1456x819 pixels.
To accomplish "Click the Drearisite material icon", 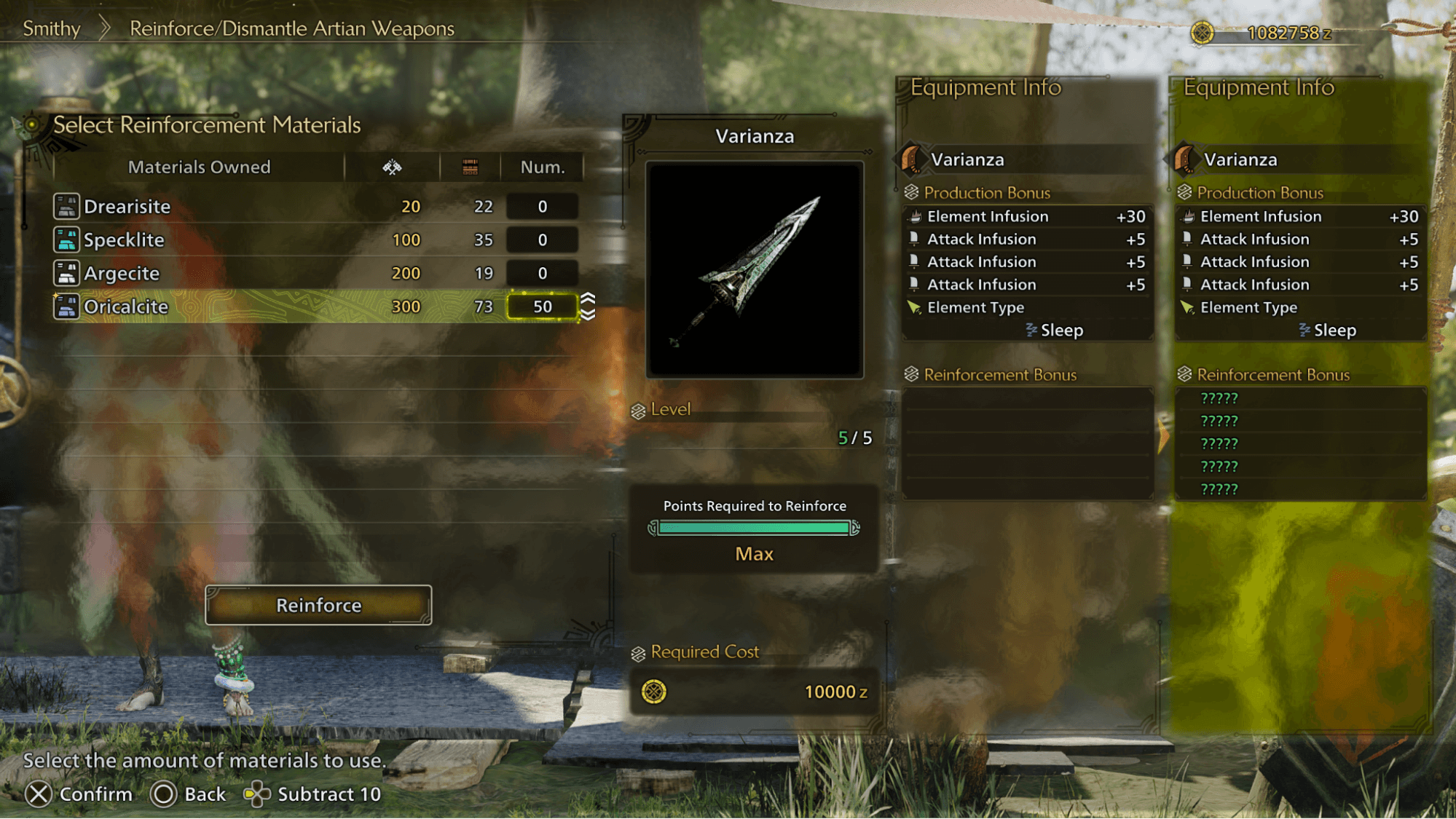I will [x=66, y=207].
